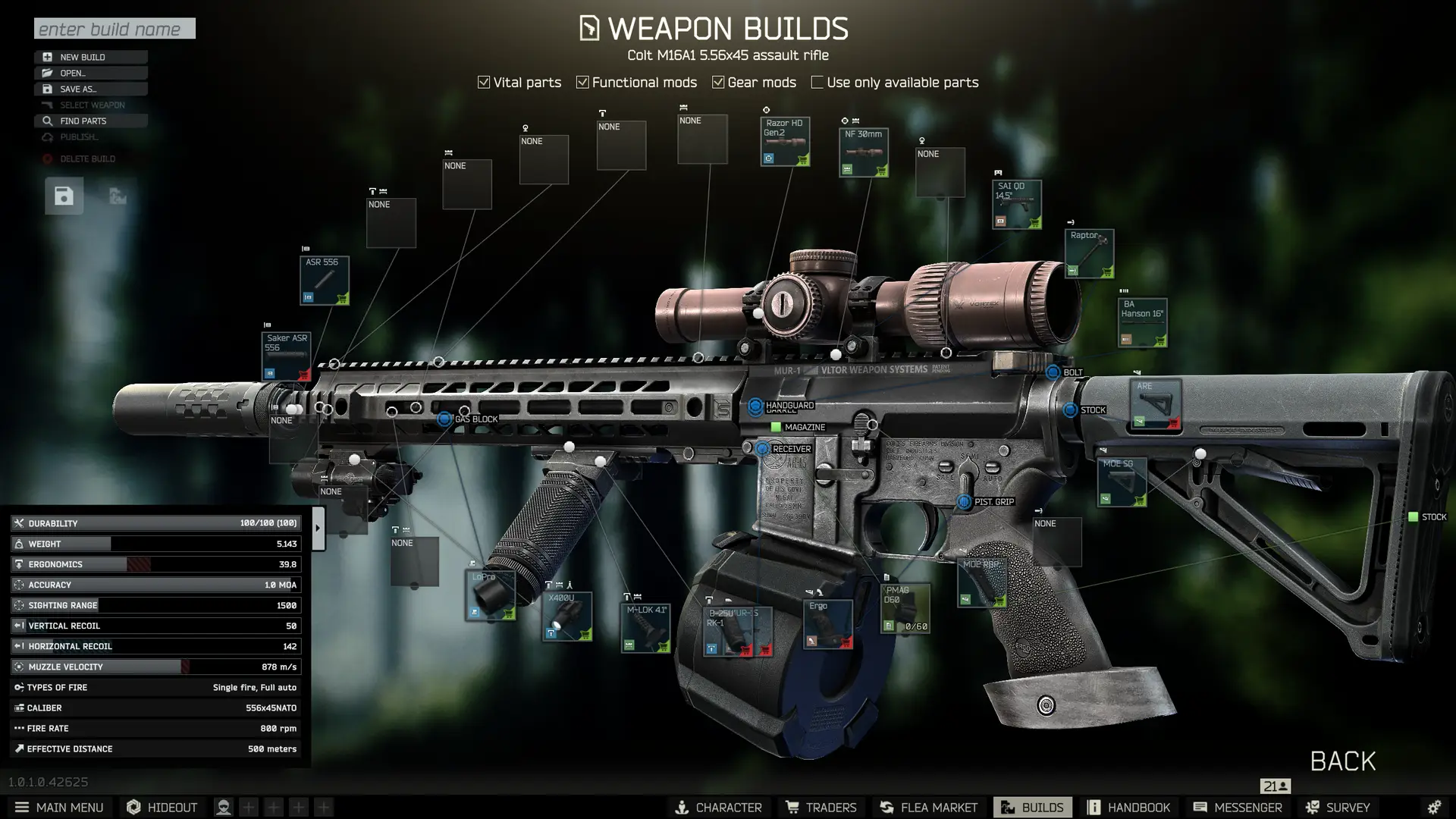This screenshot has height=819, width=1456.
Task: Select the Raptor charging handle slot
Action: click(1089, 253)
